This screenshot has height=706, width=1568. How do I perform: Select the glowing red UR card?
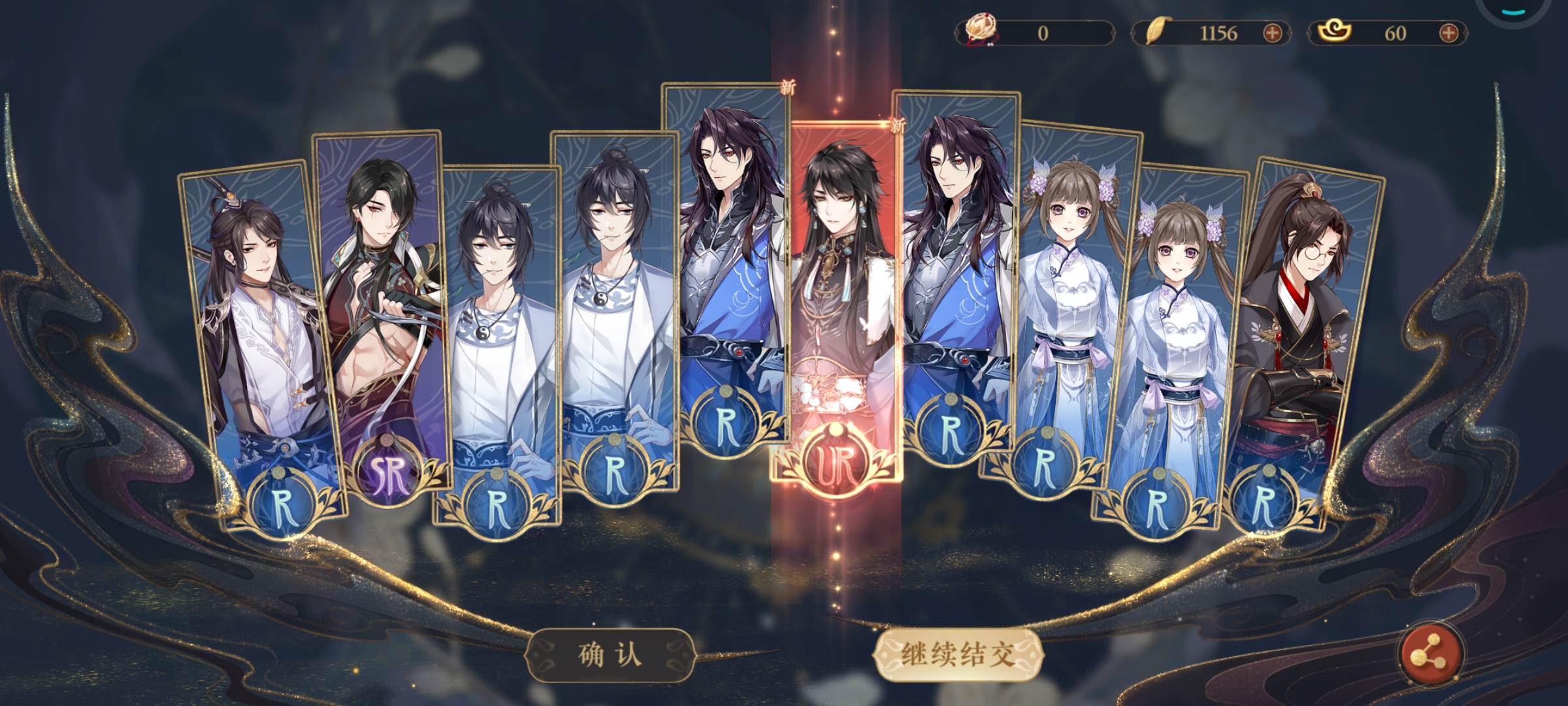pos(837,307)
